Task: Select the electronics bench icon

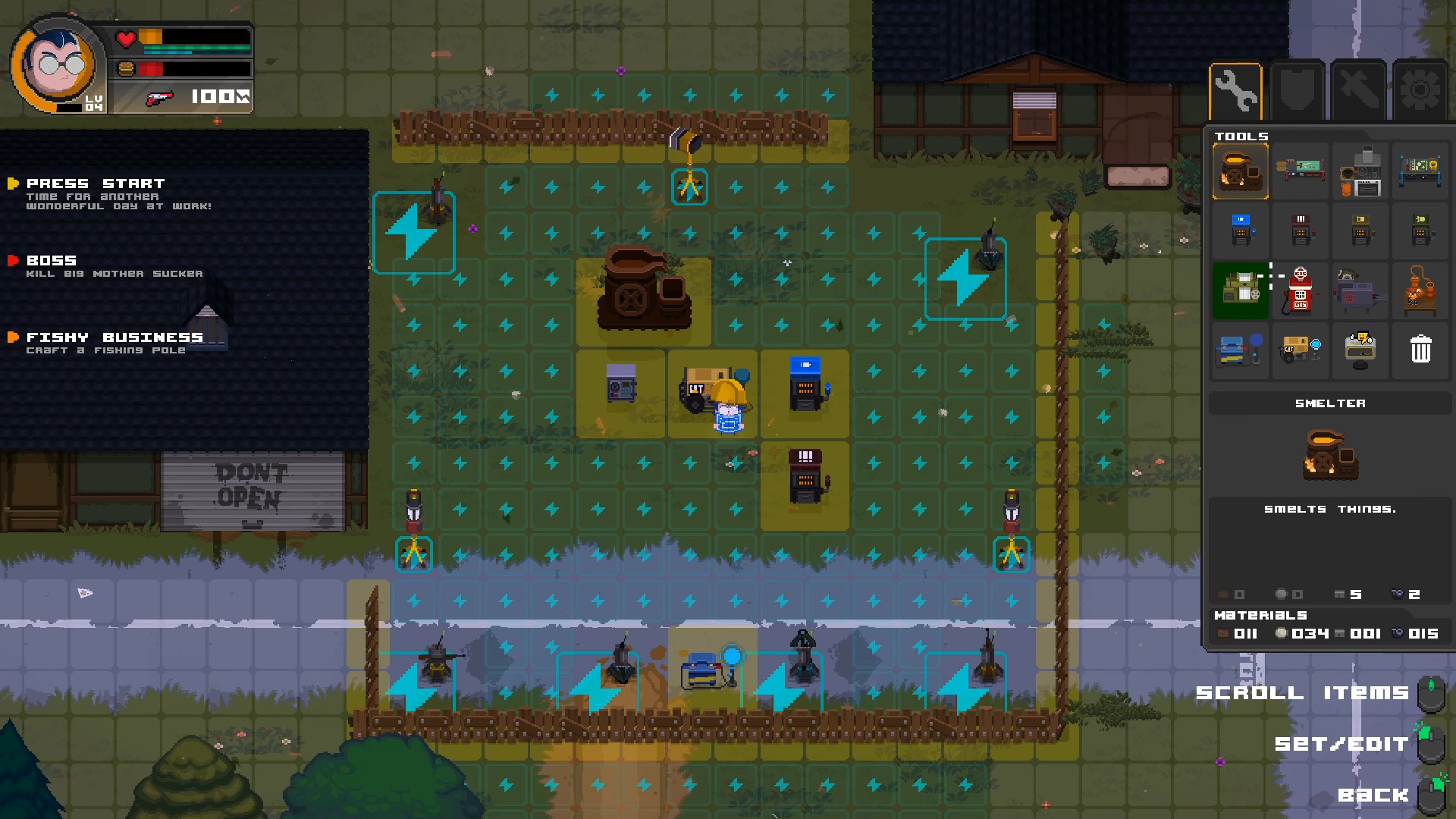Action: click(1420, 170)
